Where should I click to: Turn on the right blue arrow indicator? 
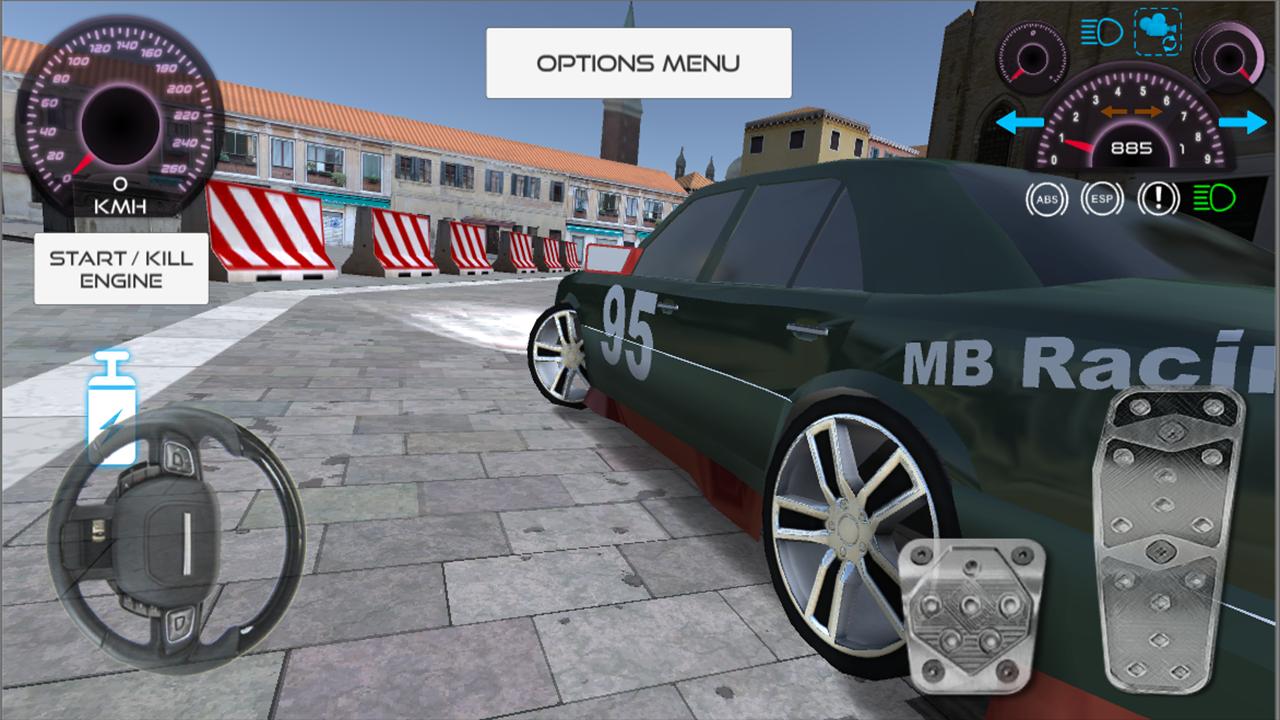(x=1243, y=124)
